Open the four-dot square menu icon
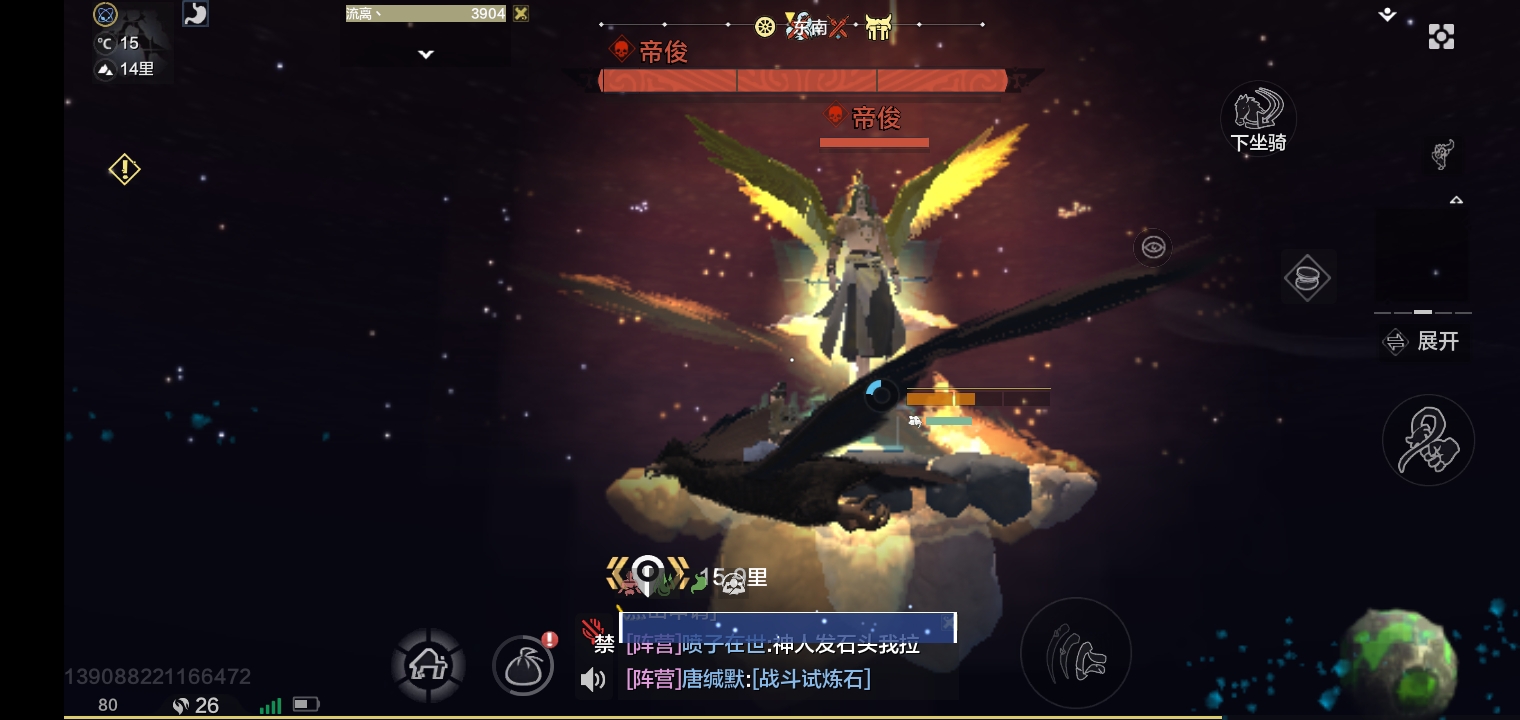 click(x=1441, y=37)
